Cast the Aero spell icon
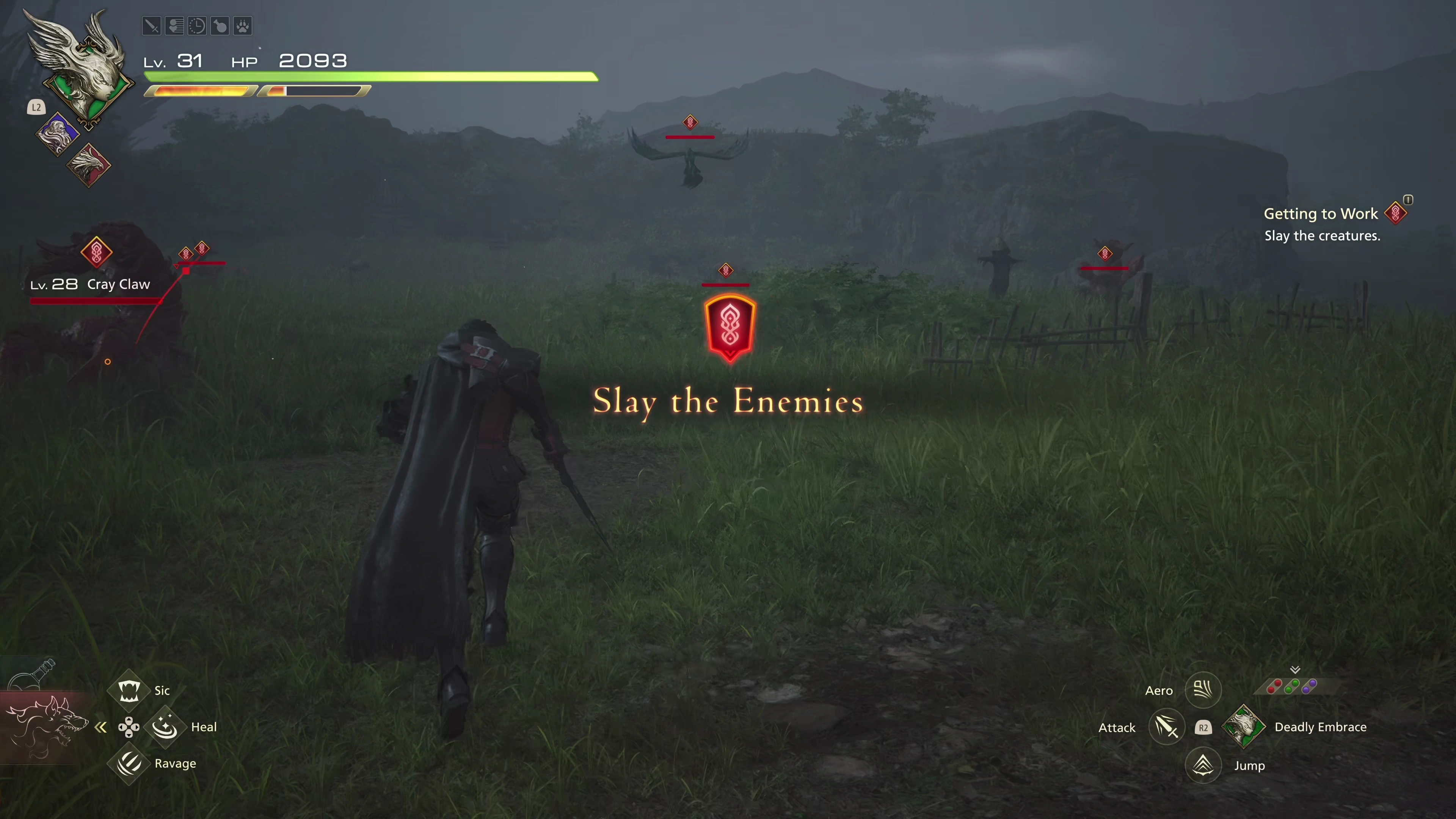The image size is (1456, 819). [x=1203, y=690]
